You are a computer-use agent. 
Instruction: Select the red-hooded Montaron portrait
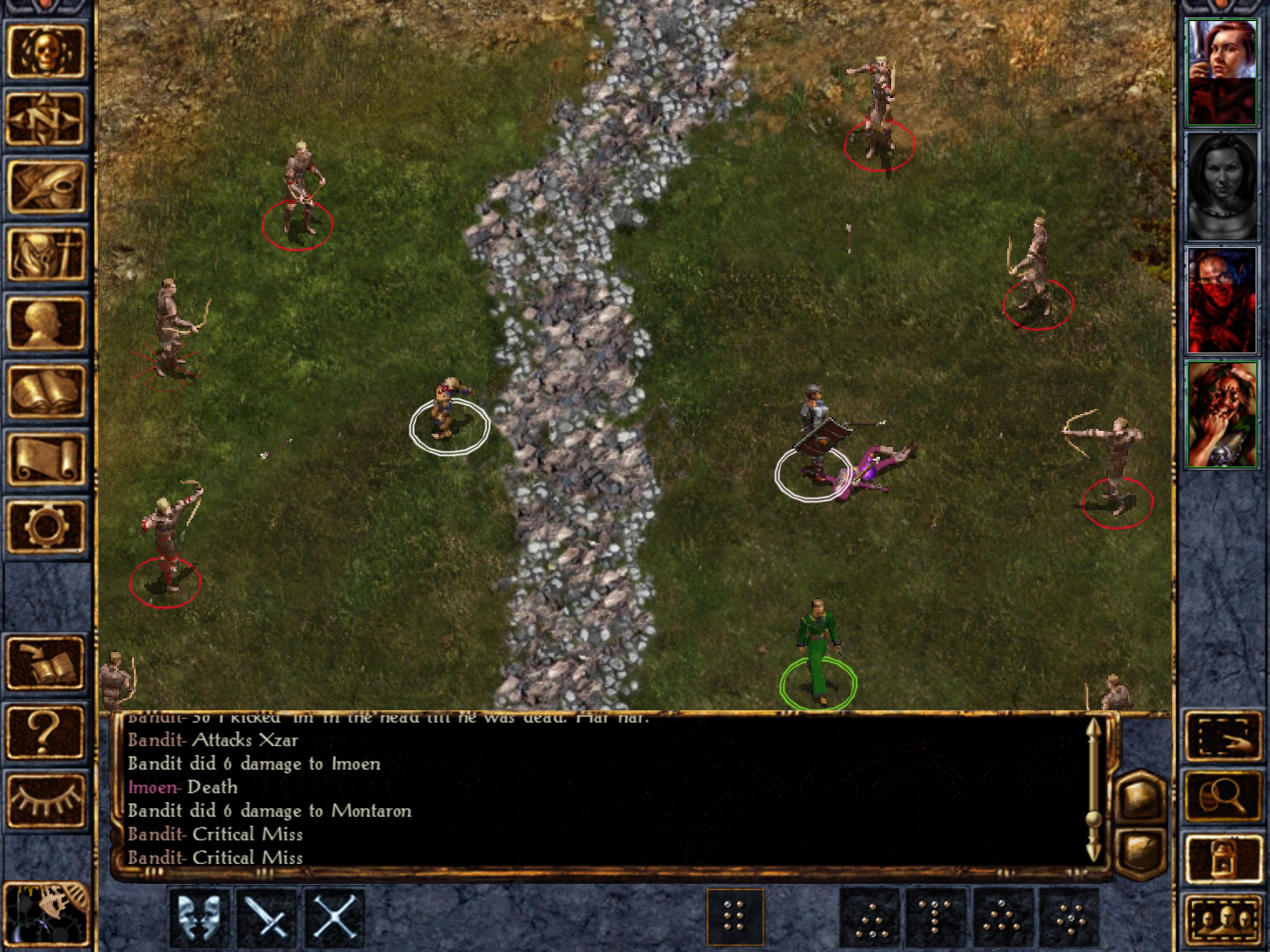coord(1221,301)
